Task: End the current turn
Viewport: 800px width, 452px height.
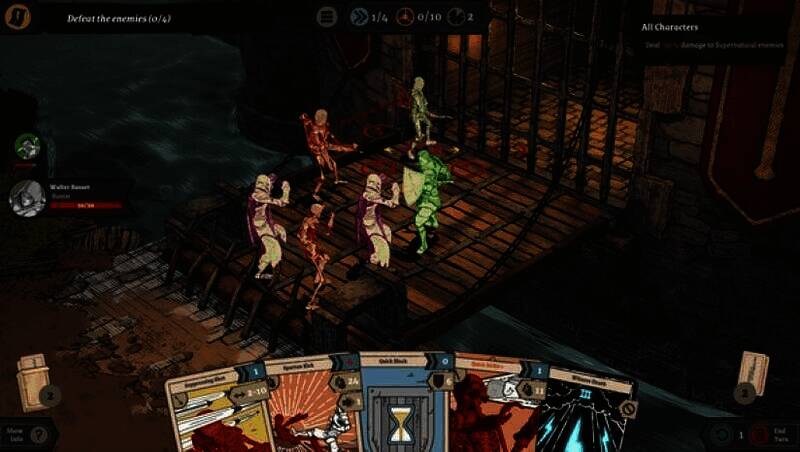Action: 770,435
